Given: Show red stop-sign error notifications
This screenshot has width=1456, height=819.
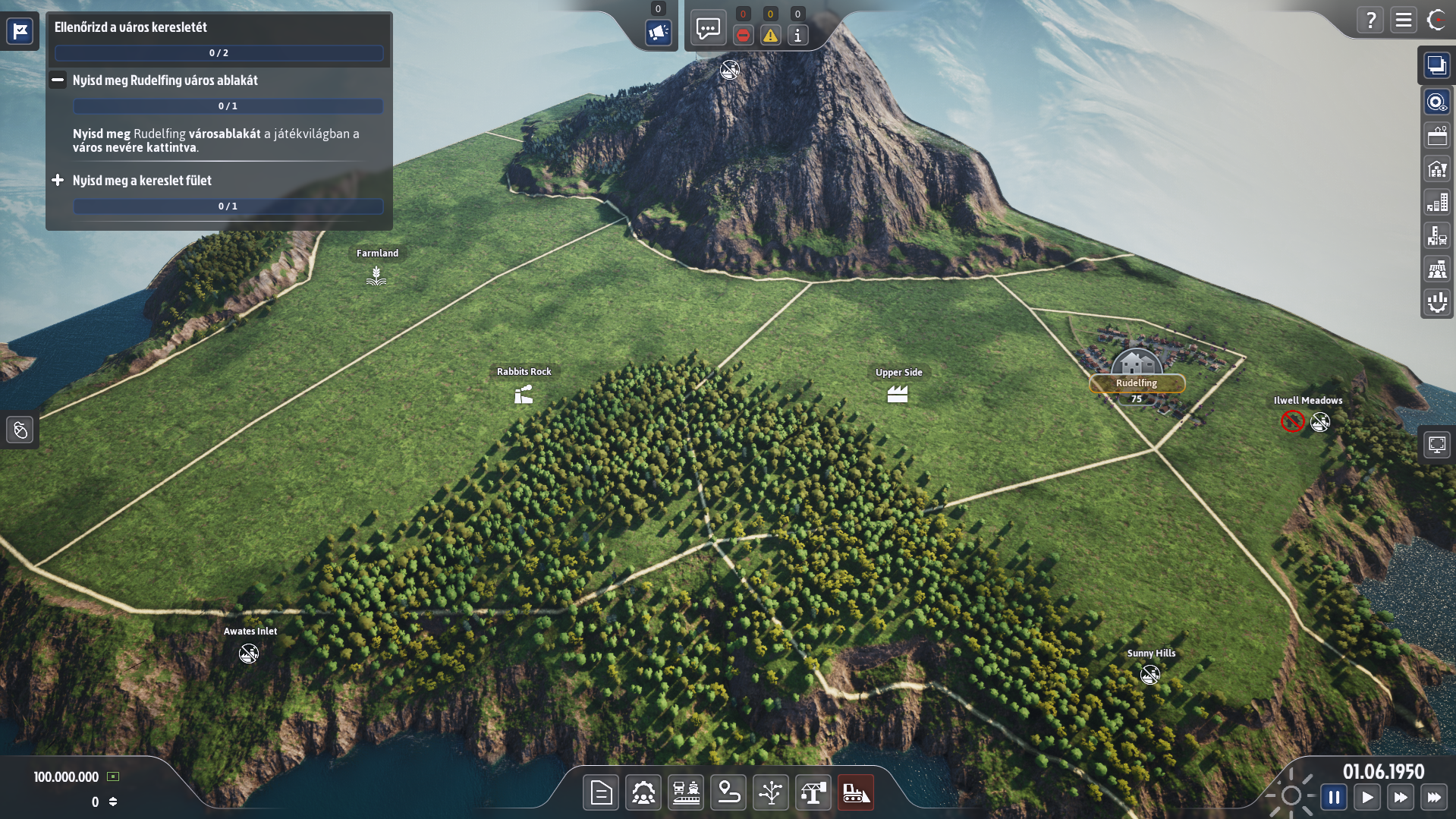Looking at the screenshot, I should (x=744, y=35).
